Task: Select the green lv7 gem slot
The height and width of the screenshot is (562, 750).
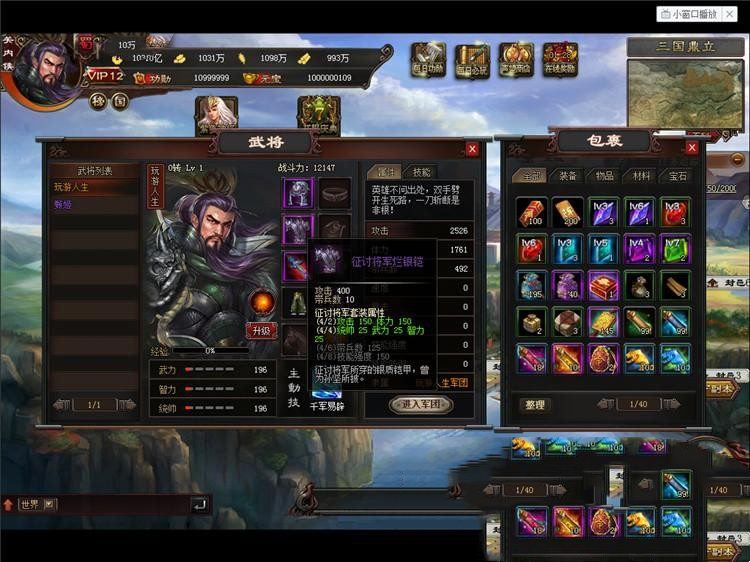Action: coord(673,248)
